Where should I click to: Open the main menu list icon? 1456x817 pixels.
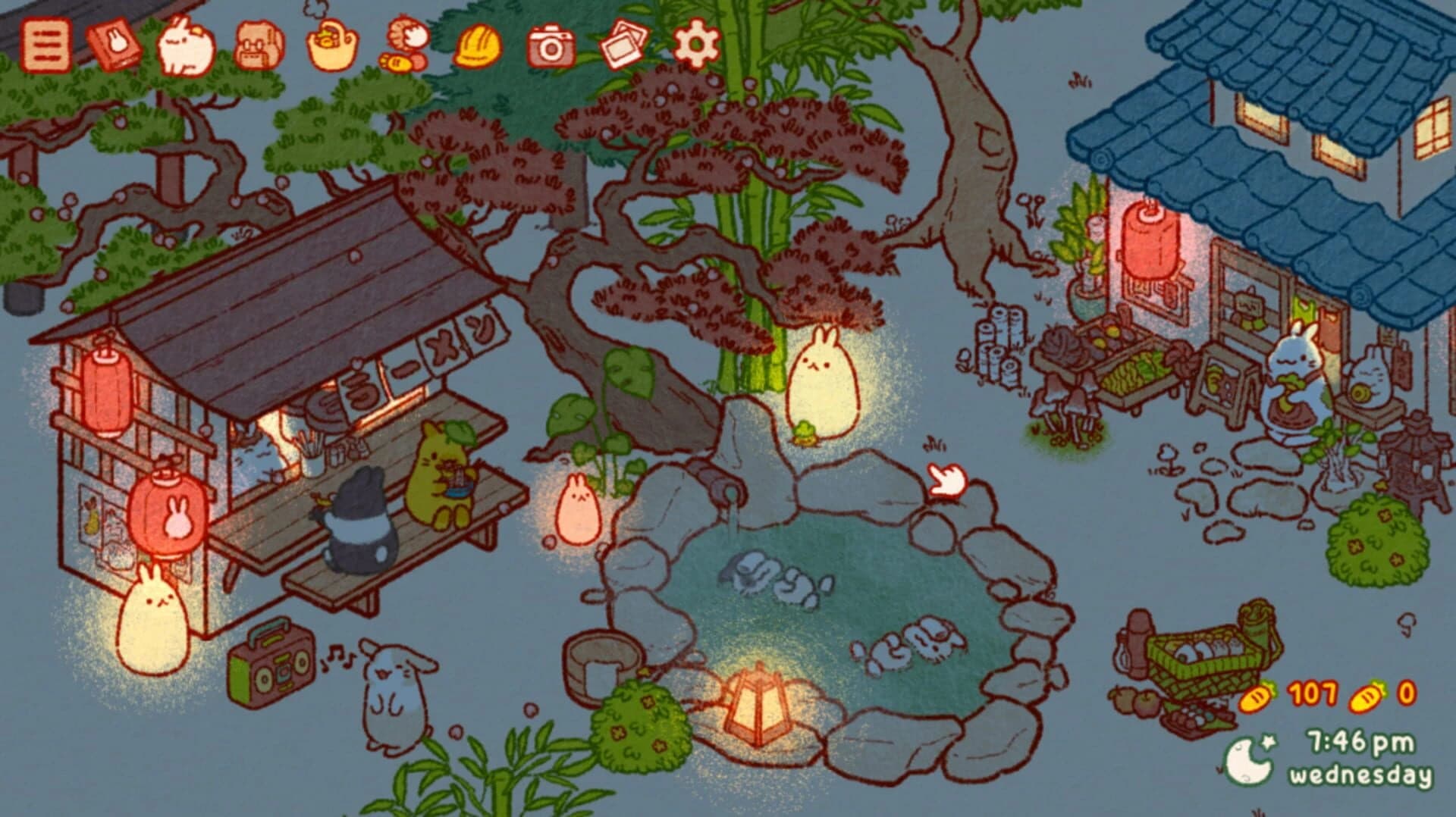click(x=44, y=45)
